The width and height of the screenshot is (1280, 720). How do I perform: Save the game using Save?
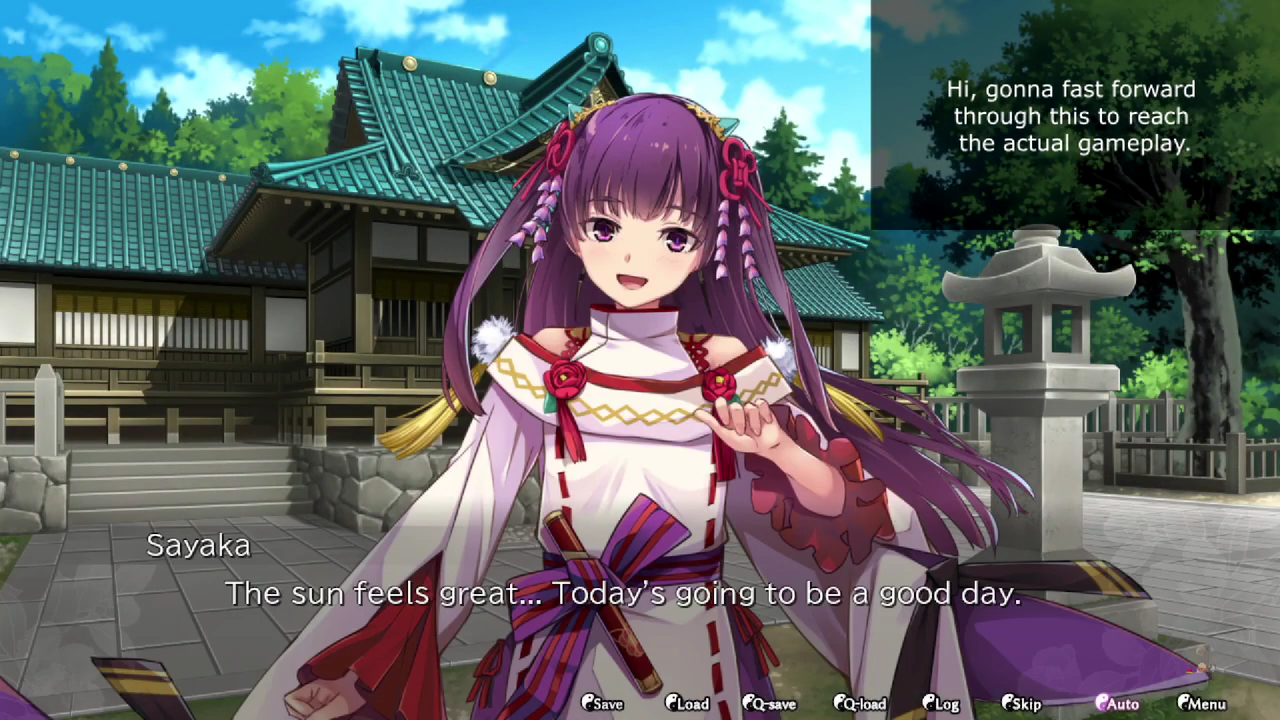602,704
